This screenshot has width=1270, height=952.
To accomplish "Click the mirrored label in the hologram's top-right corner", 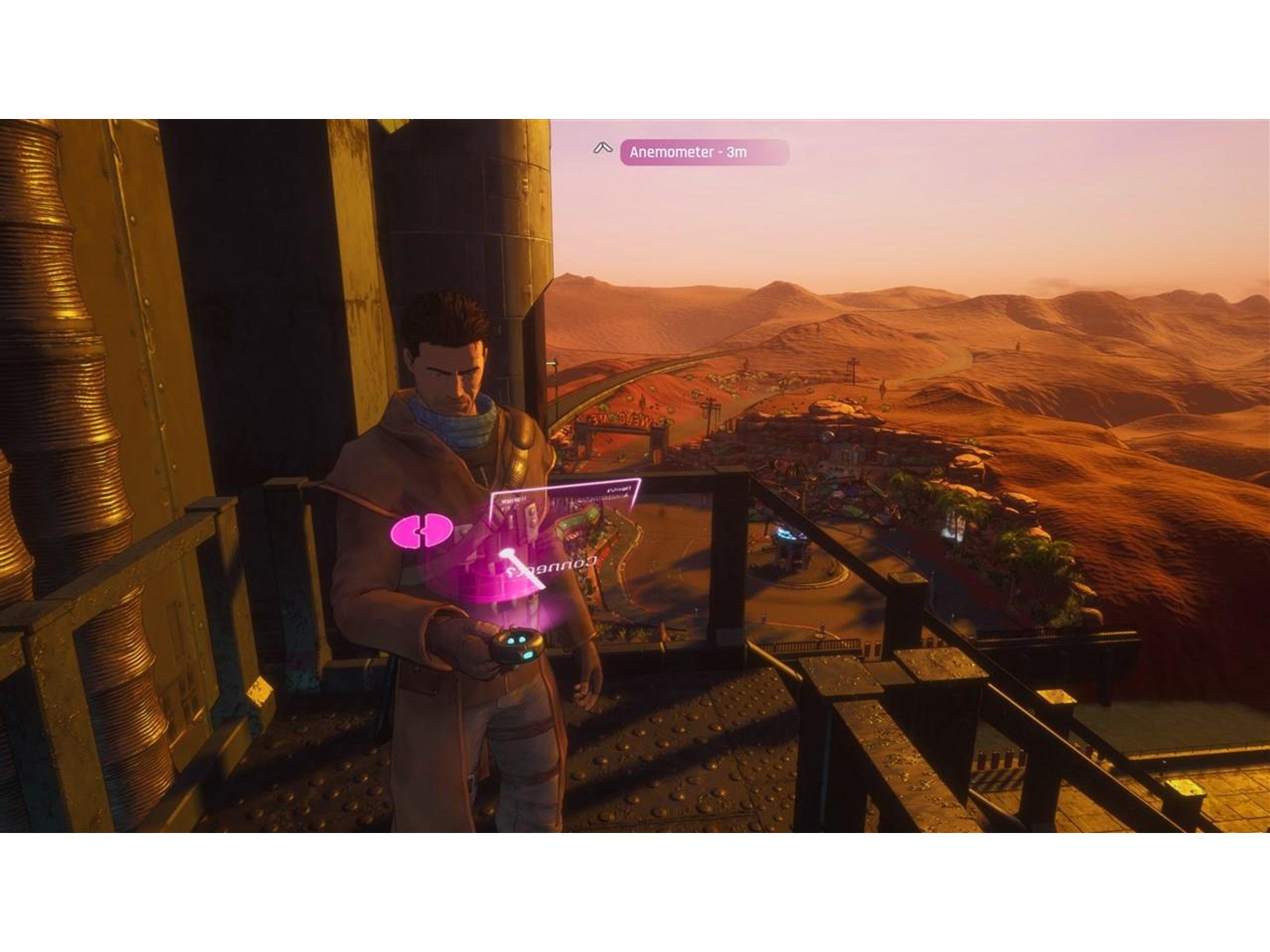I will [618, 491].
